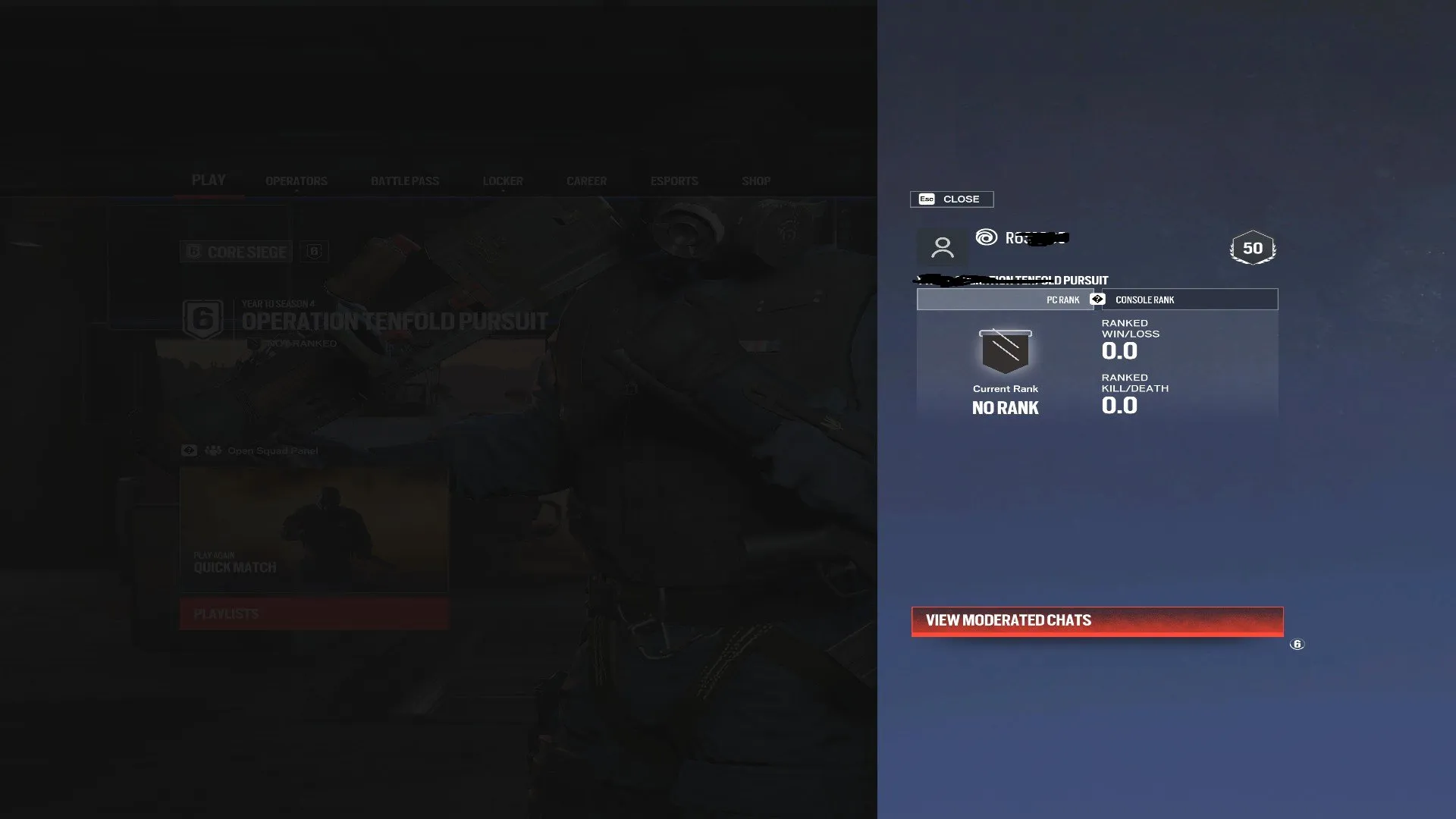This screenshot has height=819, width=1456.
Task: Open the Operators tab
Action: pos(296,180)
